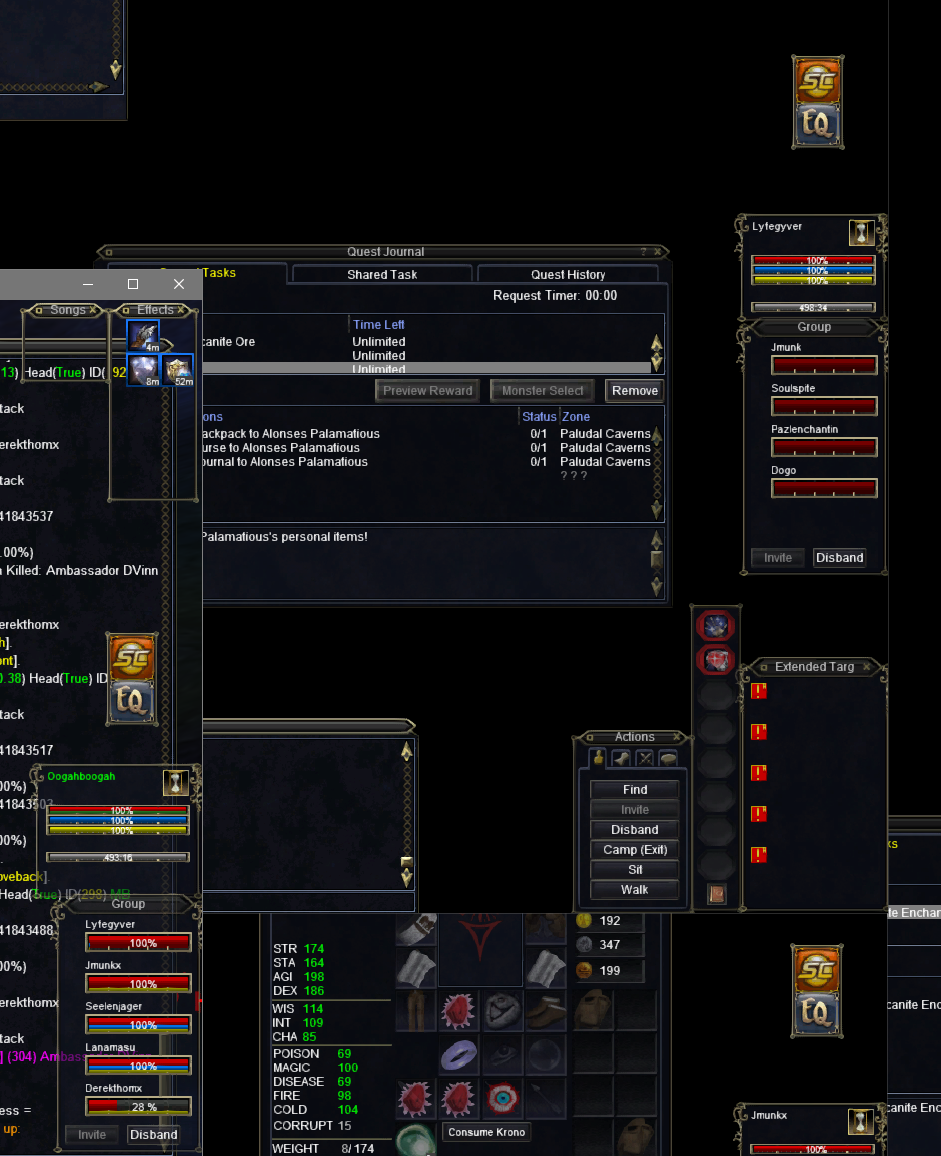The height and width of the screenshot is (1156, 941).
Task: Close the Songs window
Action: (93, 310)
